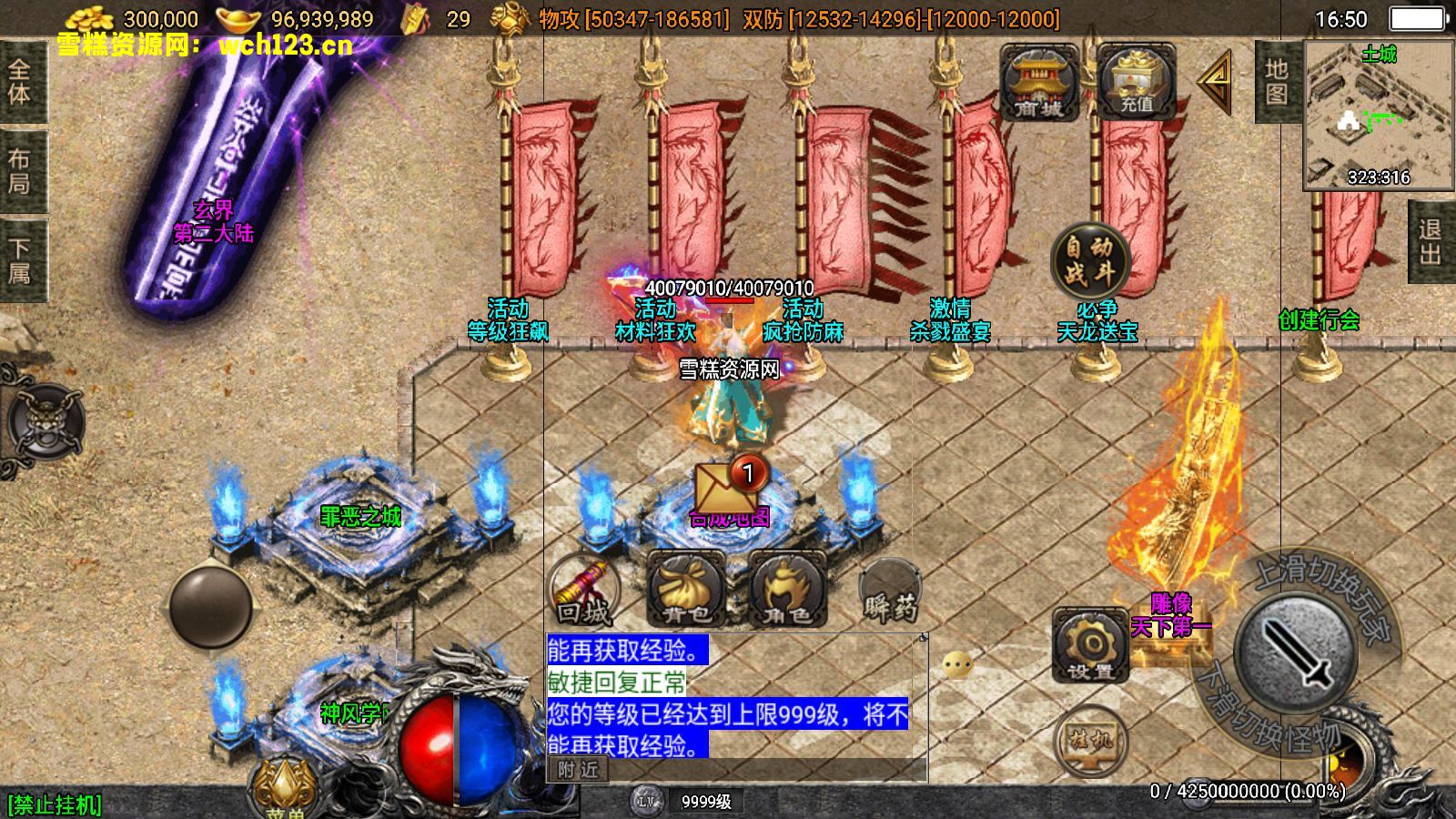Choose the 下属 tab
Viewport: 1456px width, 819px height.
click(20, 261)
